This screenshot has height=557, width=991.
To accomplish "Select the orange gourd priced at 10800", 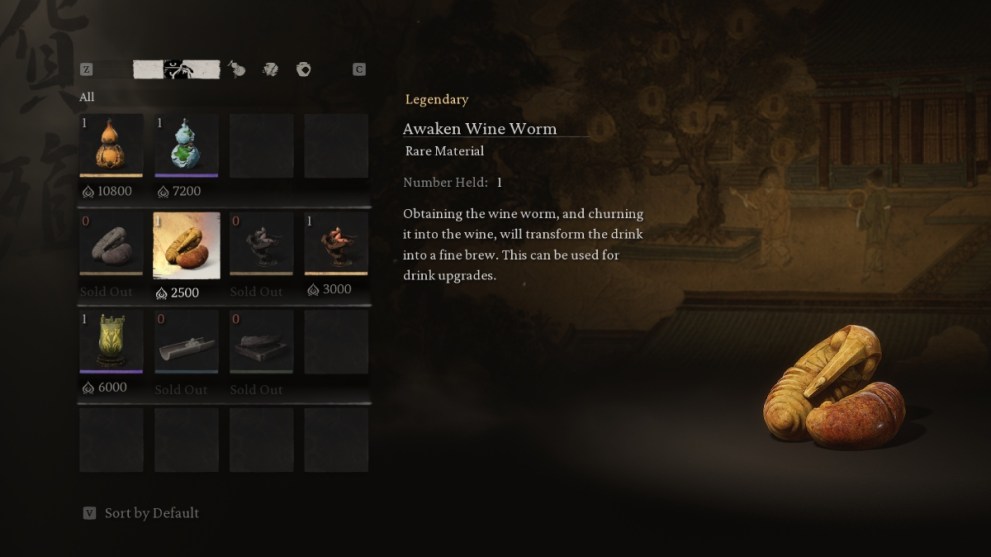I will (111, 146).
